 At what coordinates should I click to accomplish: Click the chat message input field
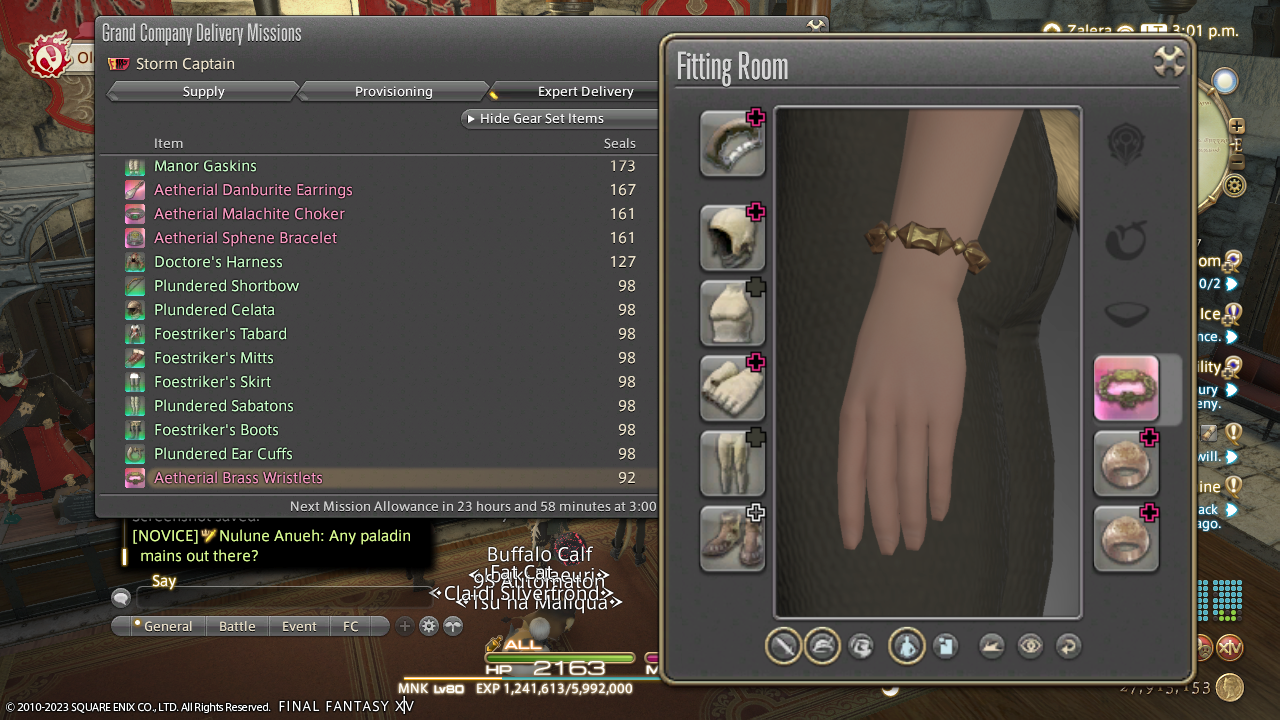pos(285,598)
